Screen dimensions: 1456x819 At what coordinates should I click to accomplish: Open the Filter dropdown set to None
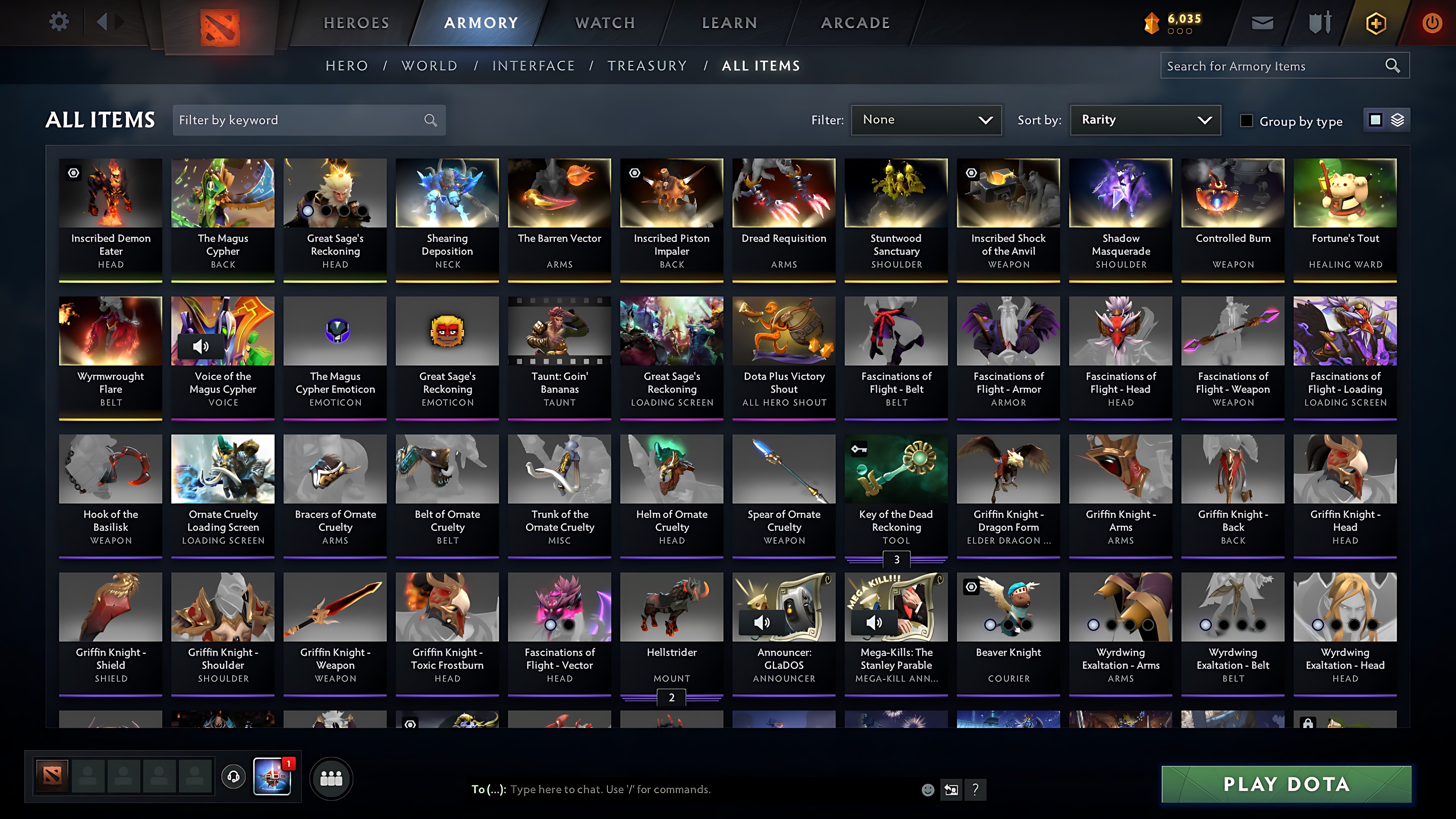926,120
